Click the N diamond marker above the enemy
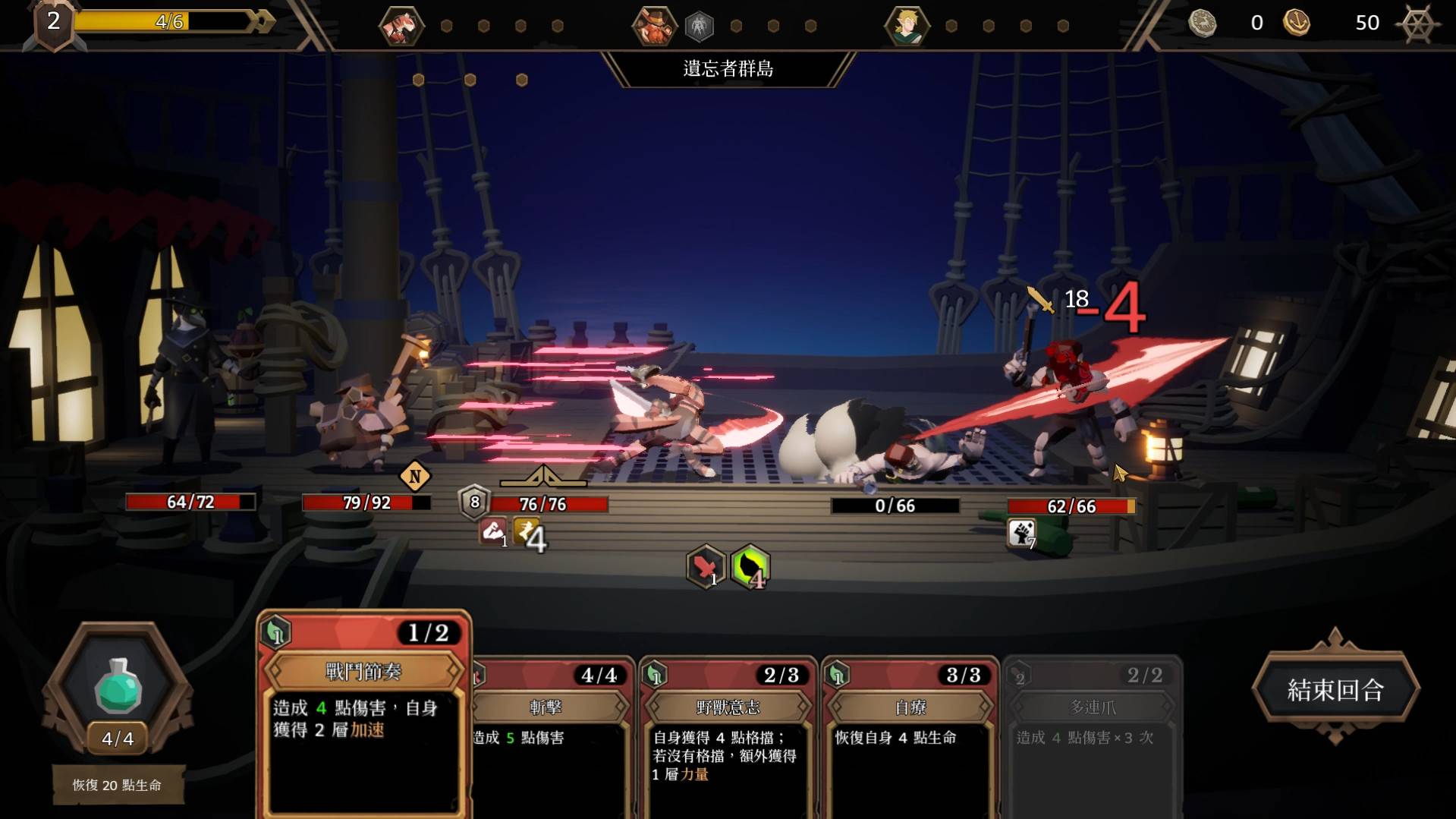This screenshot has height=819, width=1456. coord(414,476)
